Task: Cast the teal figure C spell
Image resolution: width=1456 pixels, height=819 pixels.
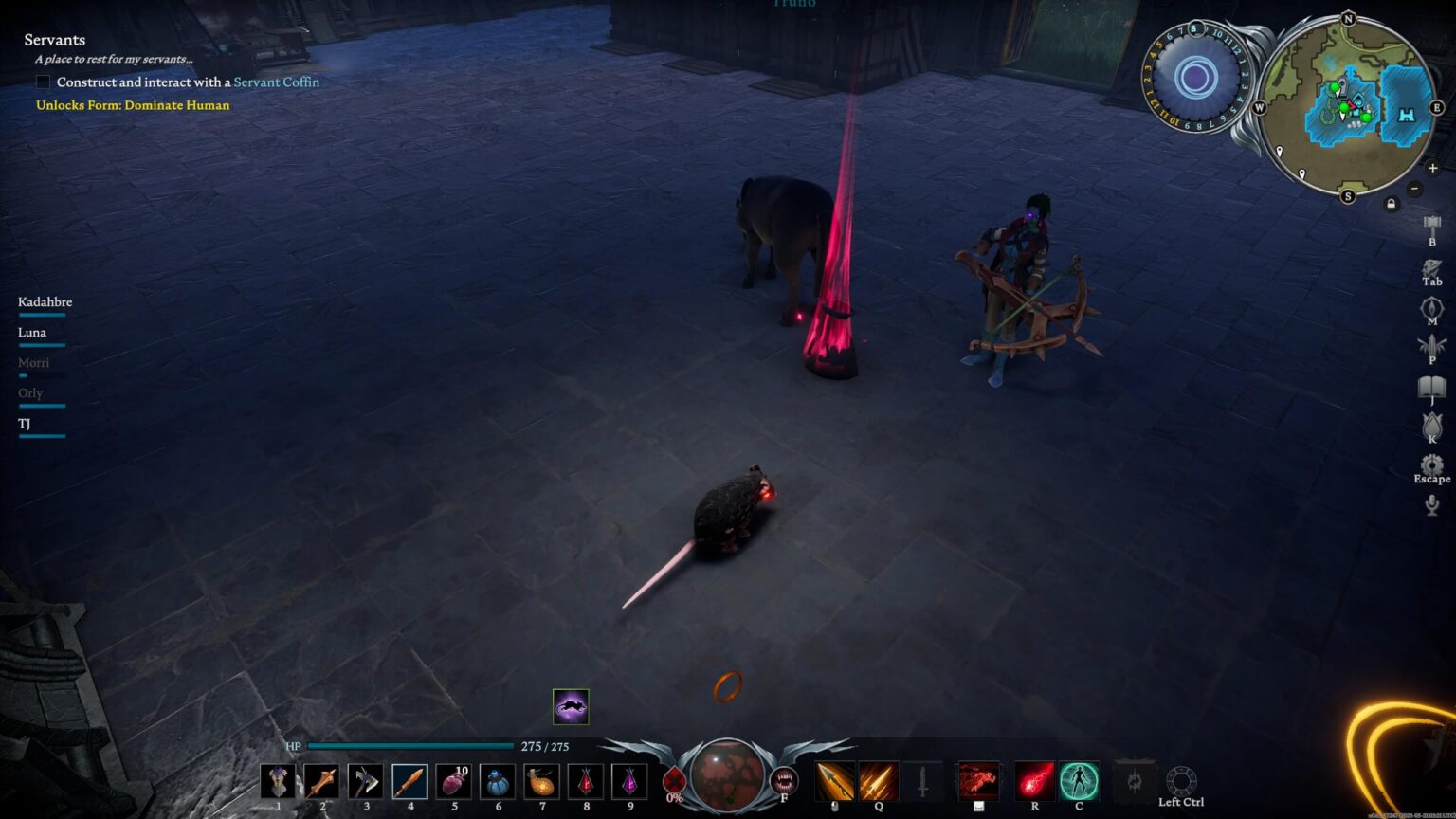Action: pos(1079,781)
